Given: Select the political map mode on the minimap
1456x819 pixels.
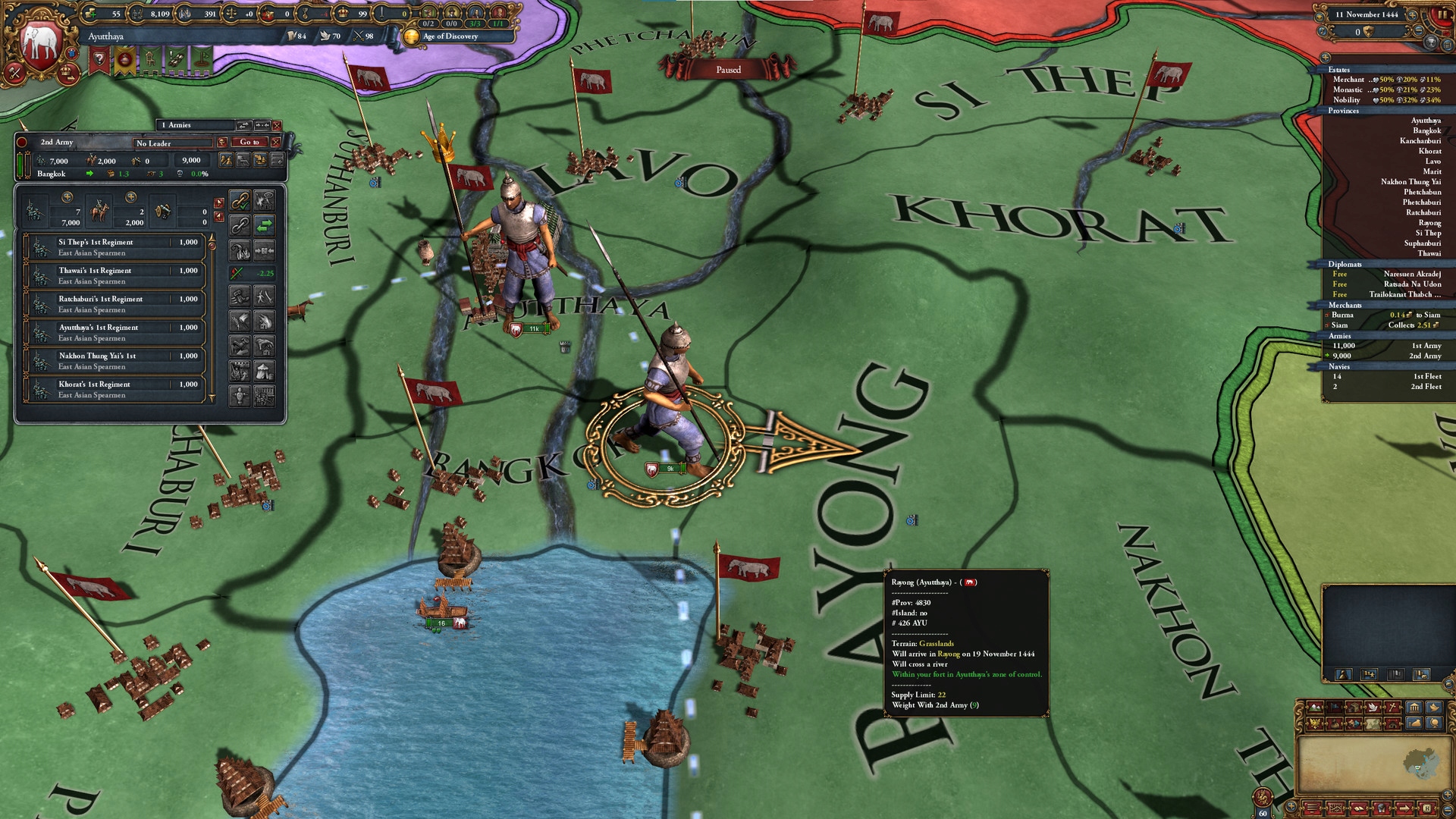Looking at the screenshot, I should click(x=1333, y=708).
